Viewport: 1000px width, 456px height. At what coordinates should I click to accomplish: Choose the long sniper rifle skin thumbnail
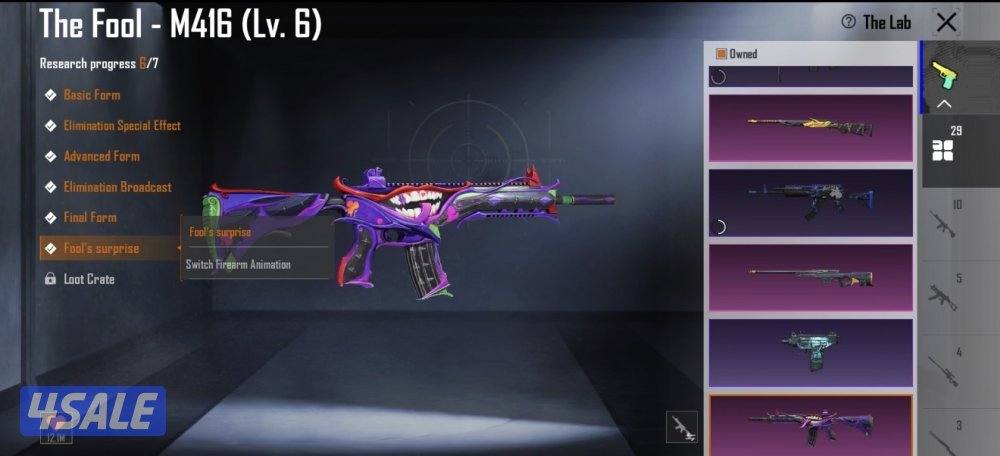[810, 277]
